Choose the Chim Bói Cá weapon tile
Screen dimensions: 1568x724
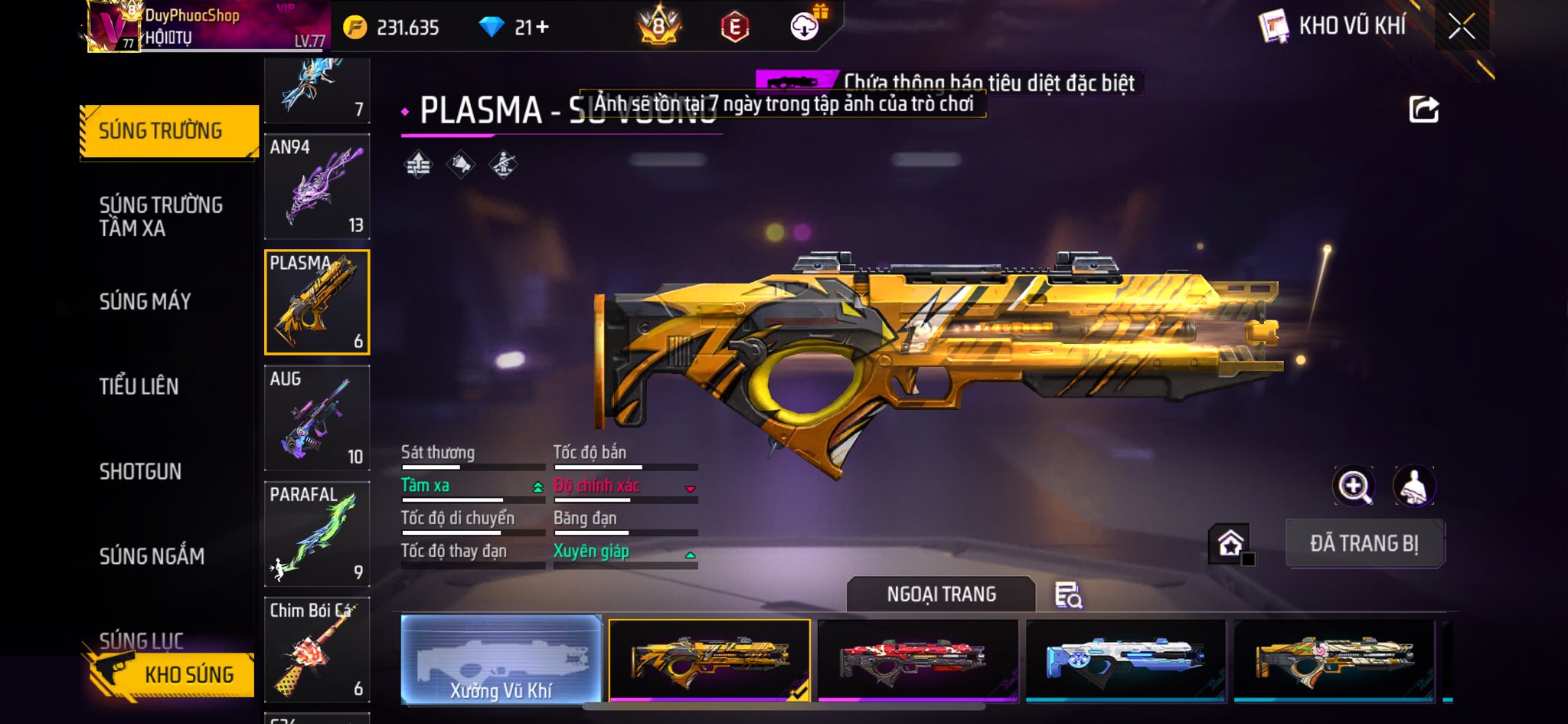[x=317, y=649]
